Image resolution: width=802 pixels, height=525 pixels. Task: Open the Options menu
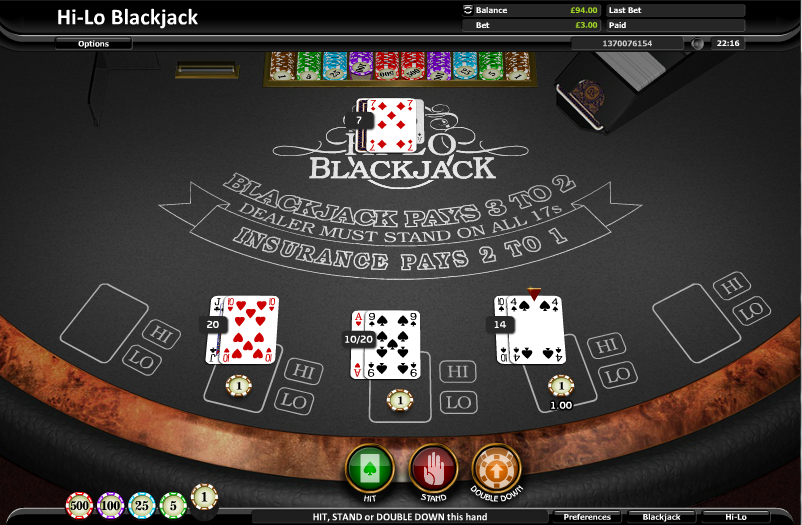(x=93, y=44)
